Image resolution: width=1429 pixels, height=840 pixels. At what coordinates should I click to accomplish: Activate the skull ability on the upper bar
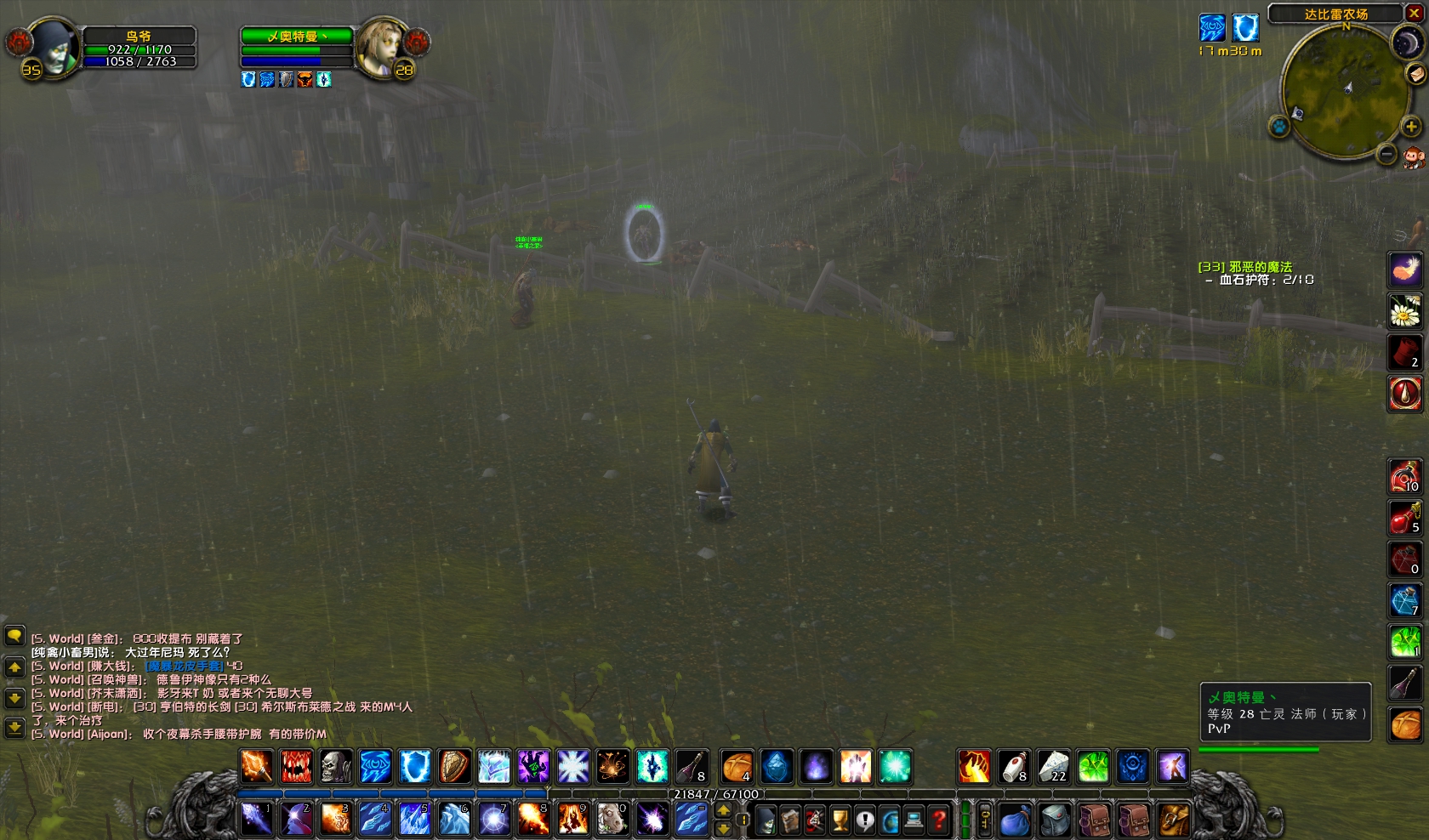tap(336, 766)
